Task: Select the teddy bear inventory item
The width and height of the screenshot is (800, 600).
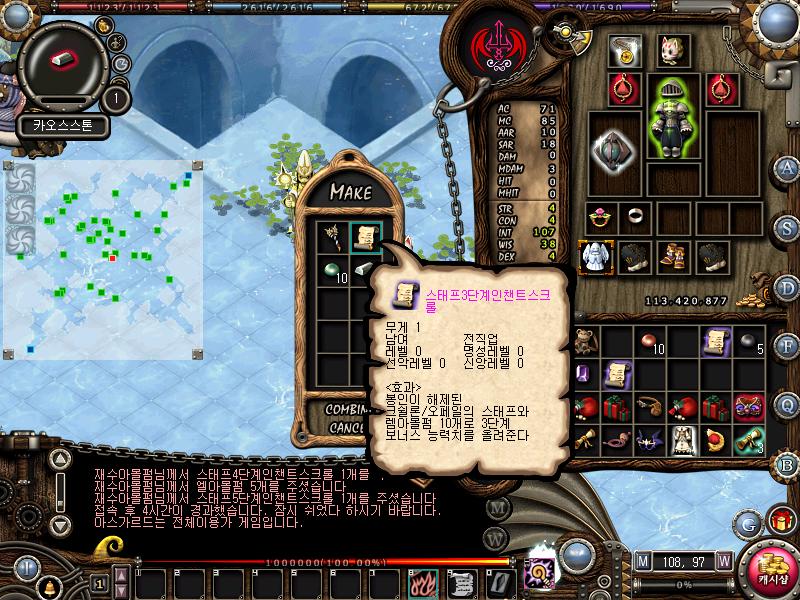Action: [585, 342]
